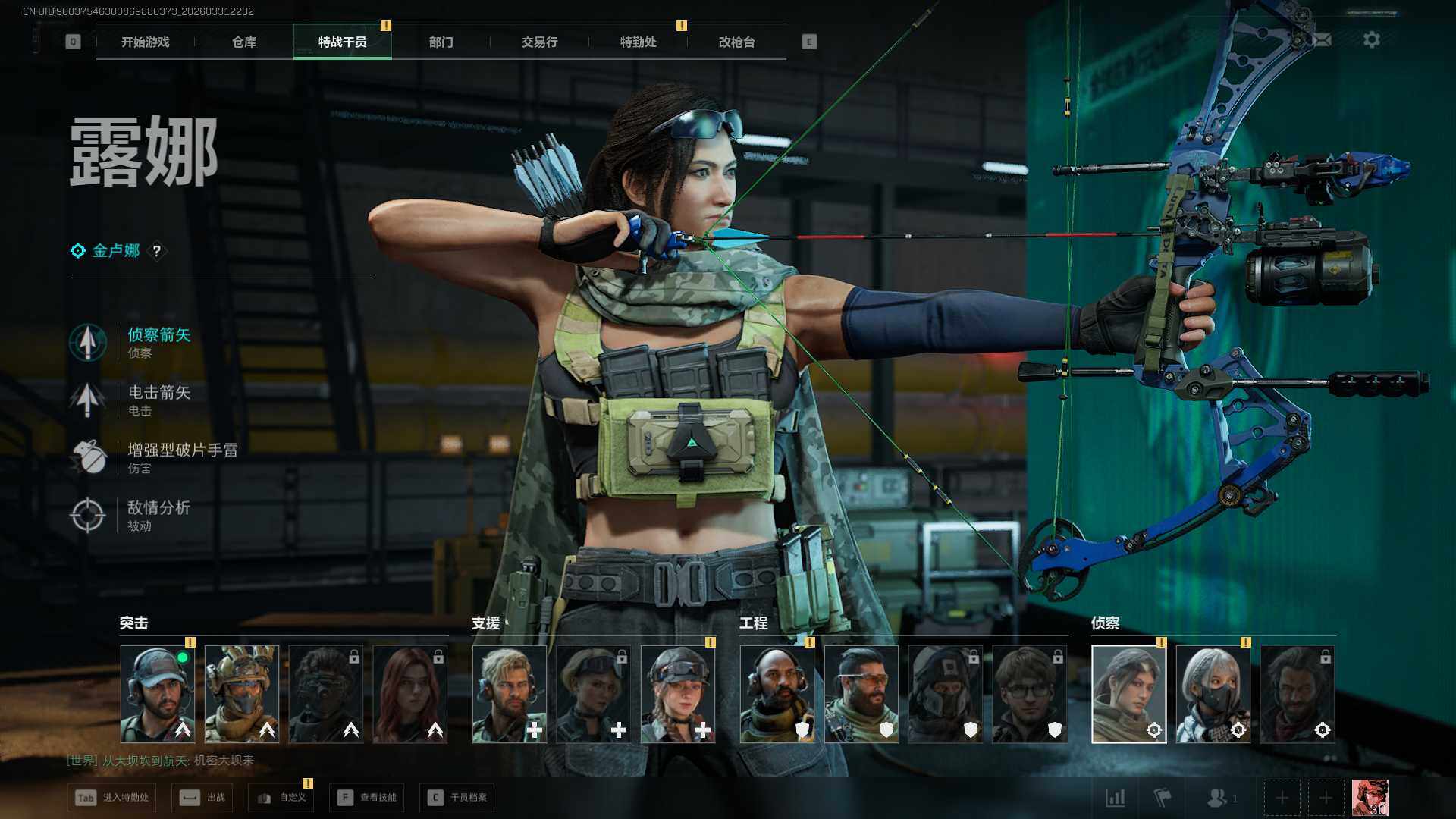Select the masked silver-haired recon operator portrait
This screenshot has width=1456, height=819.
click(1213, 694)
